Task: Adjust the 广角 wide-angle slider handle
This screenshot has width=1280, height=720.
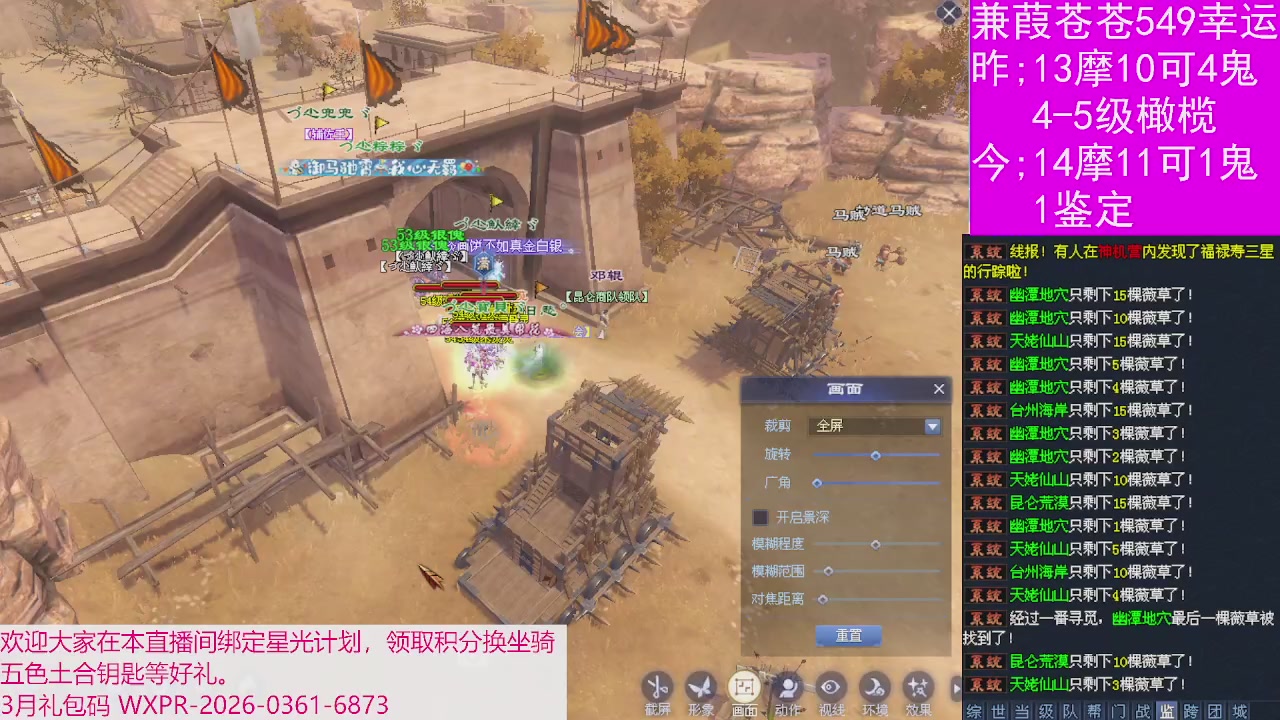Action: coord(818,483)
